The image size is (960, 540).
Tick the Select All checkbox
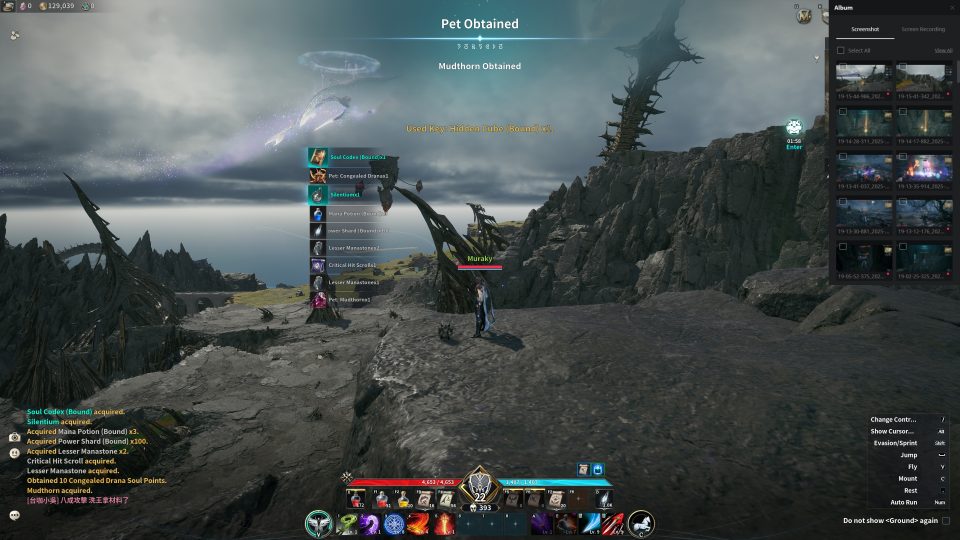coord(841,50)
